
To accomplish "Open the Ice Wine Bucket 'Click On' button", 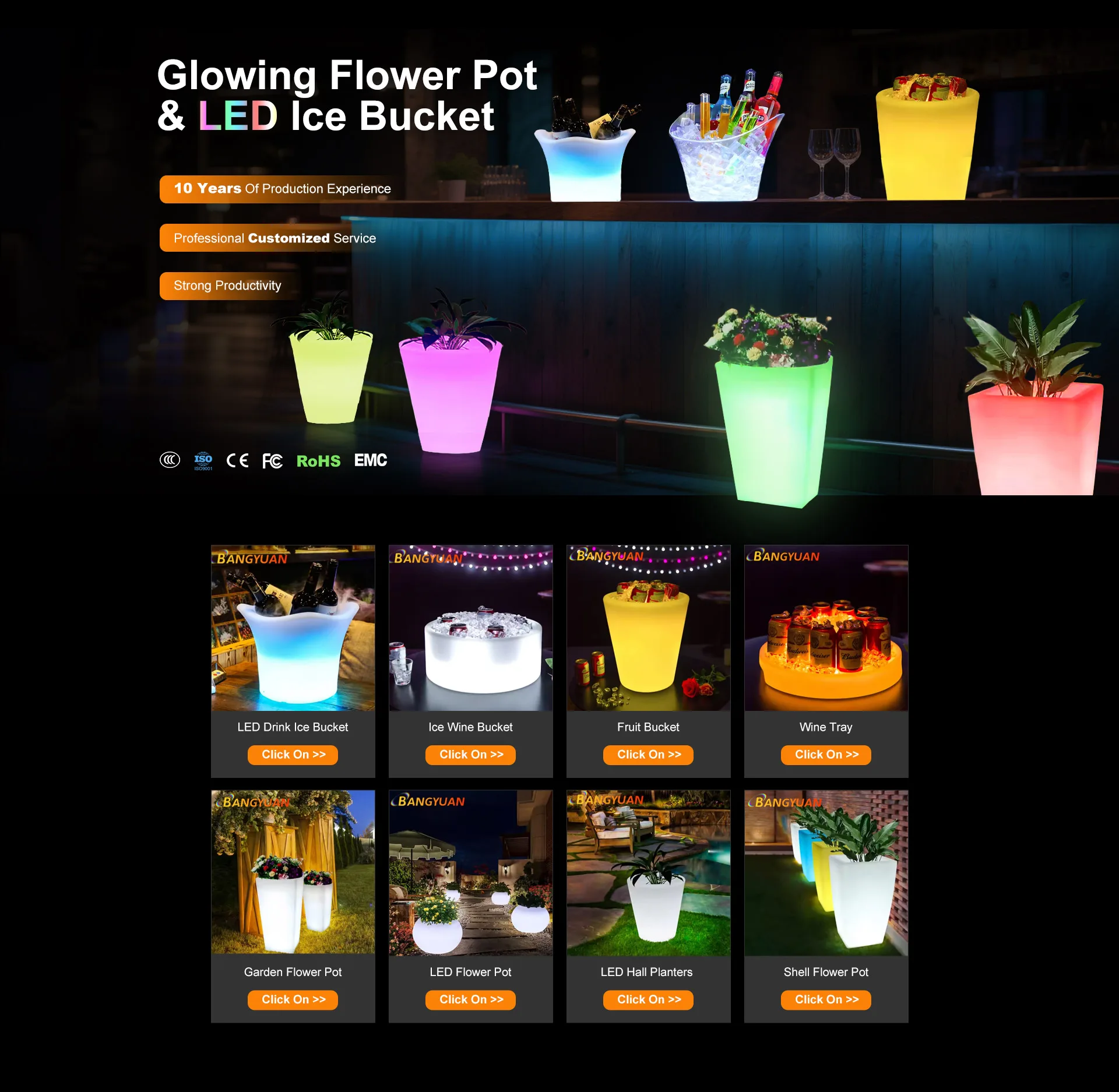I will click(x=470, y=755).
